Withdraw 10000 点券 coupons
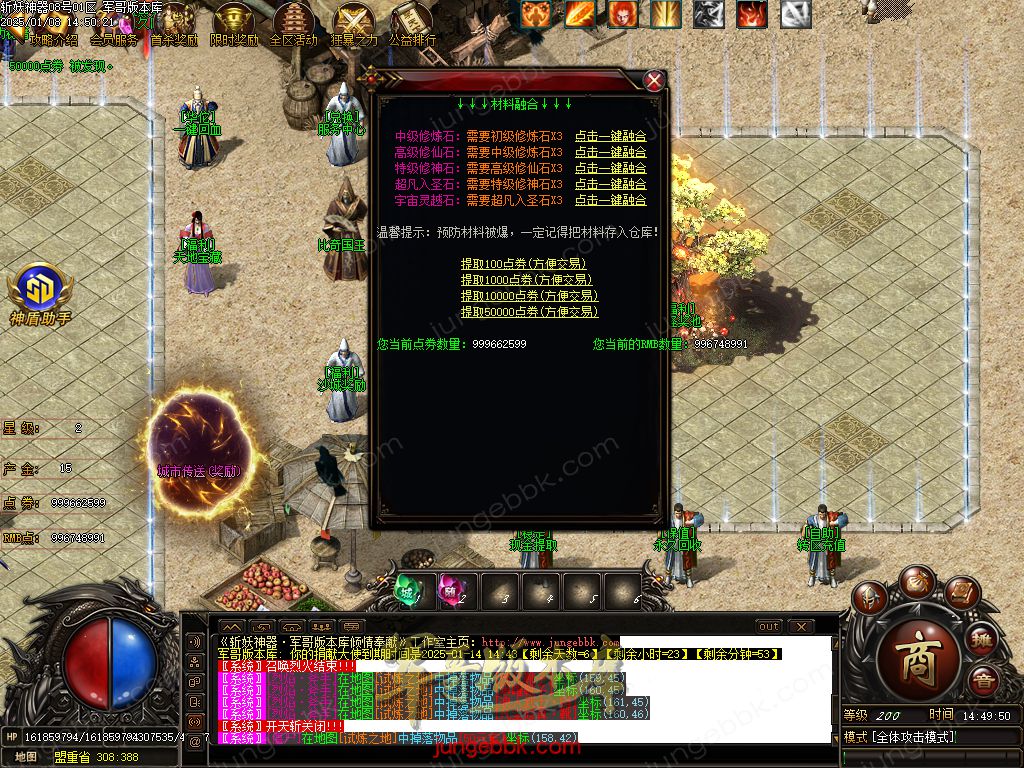 (x=529, y=296)
